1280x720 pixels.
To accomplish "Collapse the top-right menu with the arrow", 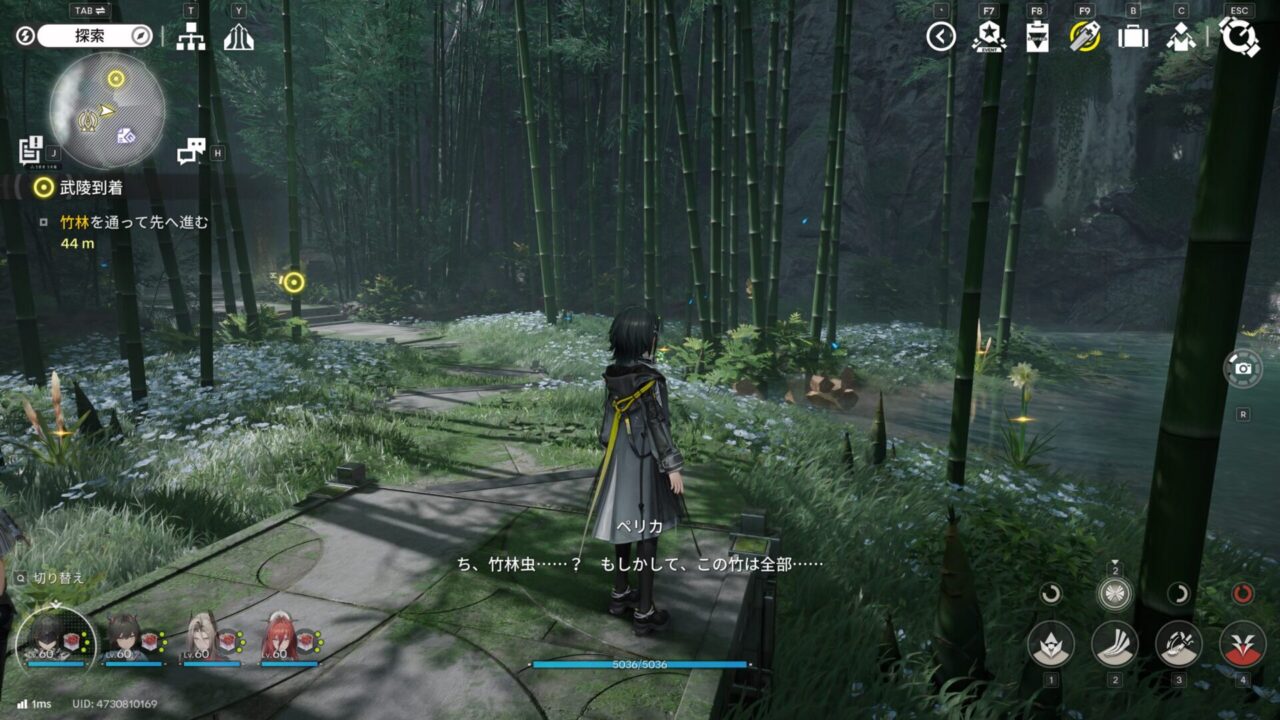I will 941,37.
